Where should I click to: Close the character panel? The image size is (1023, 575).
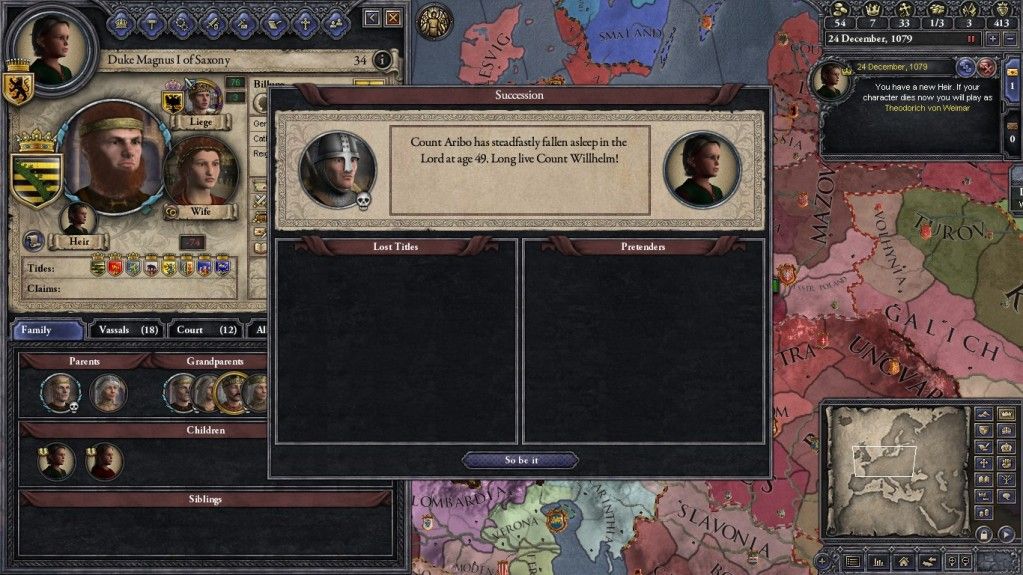[393, 17]
